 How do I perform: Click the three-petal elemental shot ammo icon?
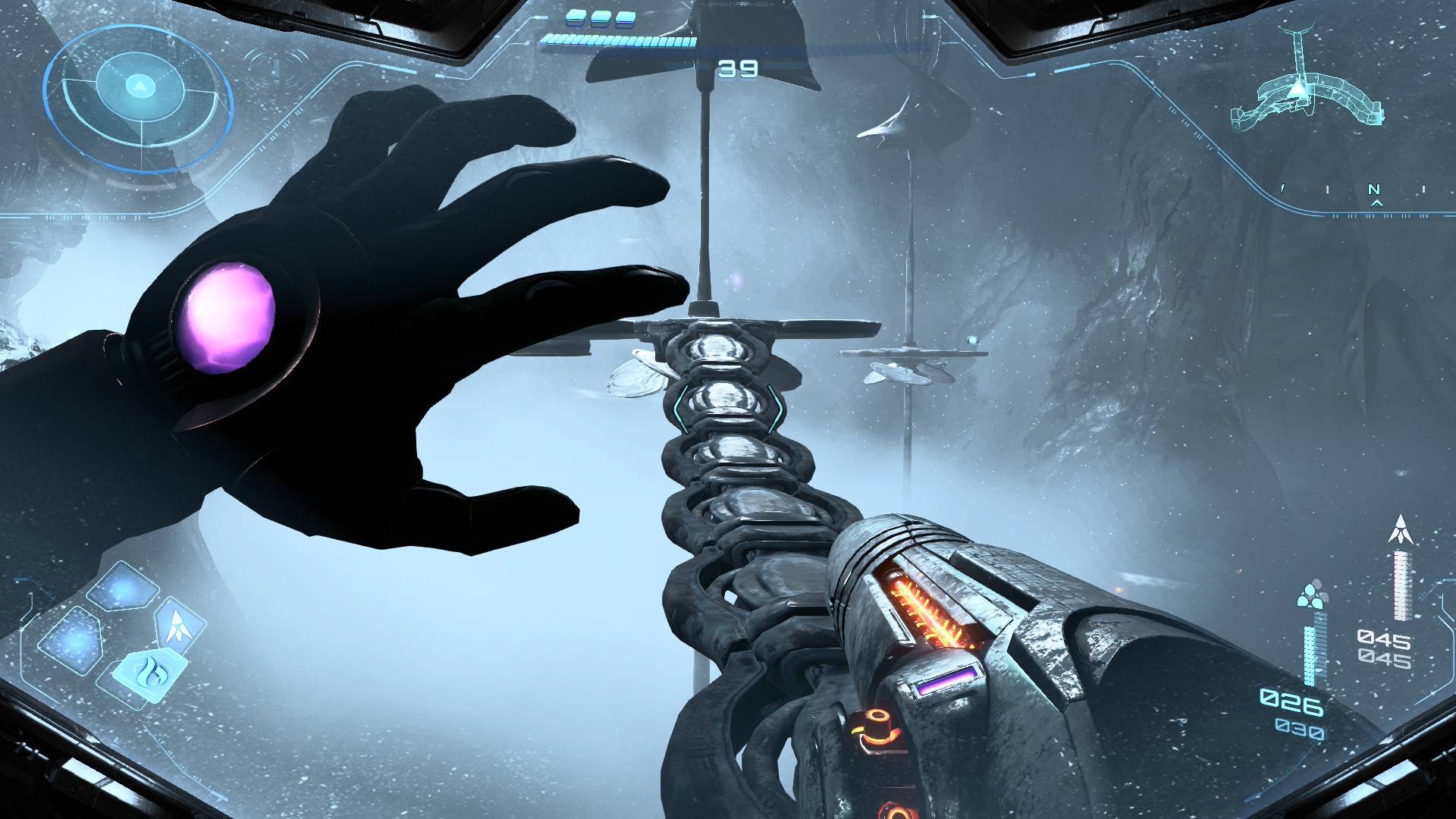pyautogui.click(x=1311, y=595)
